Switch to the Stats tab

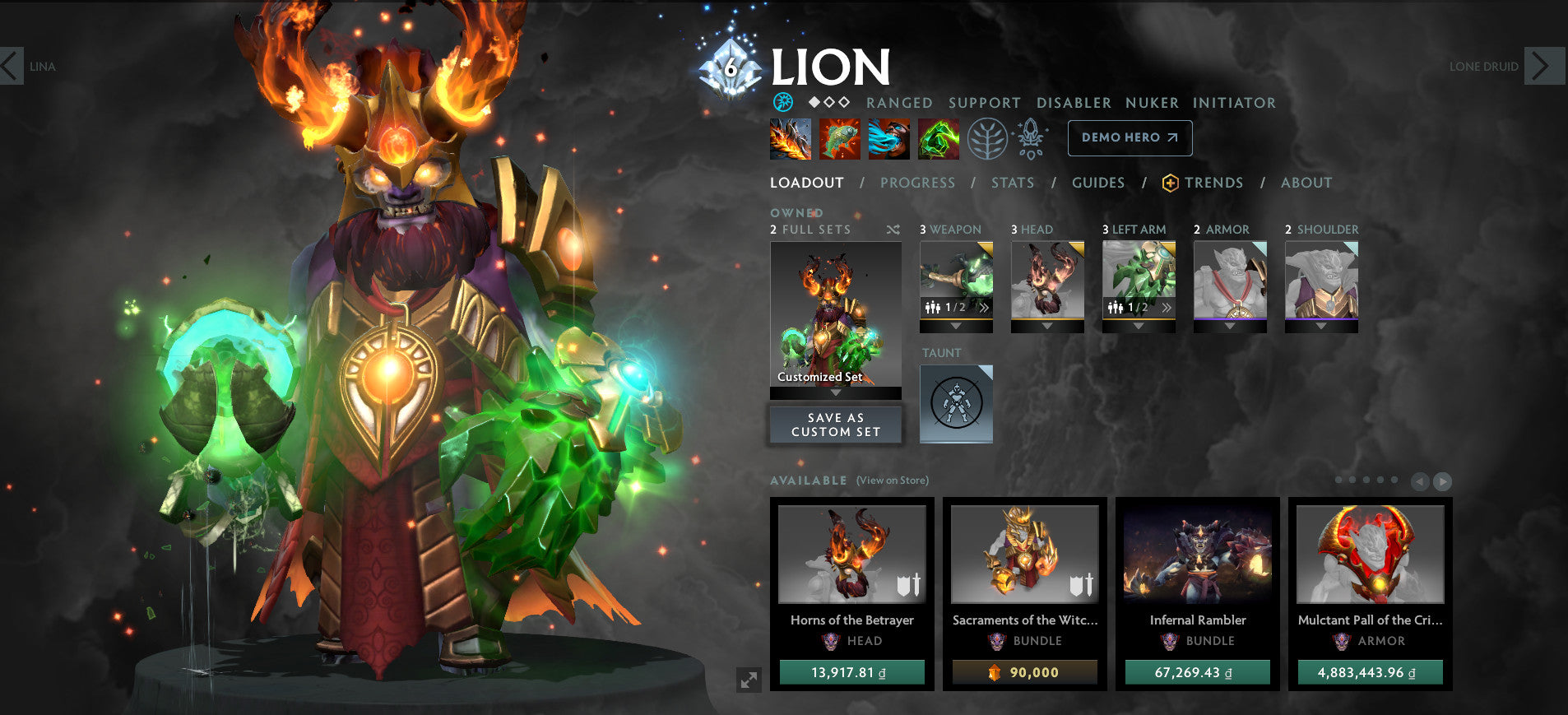pyautogui.click(x=1013, y=183)
